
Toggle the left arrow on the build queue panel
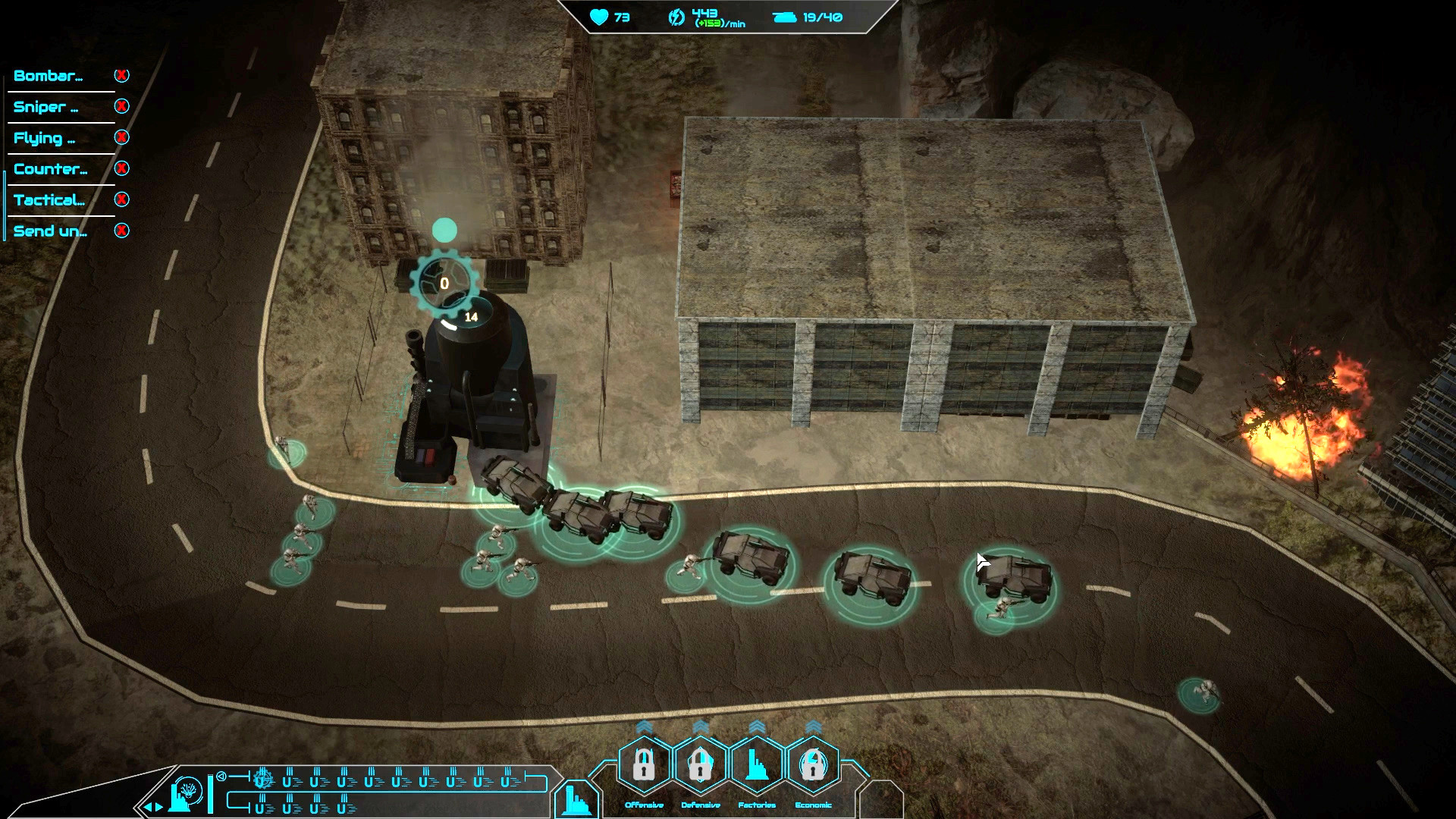[x=149, y=807]
